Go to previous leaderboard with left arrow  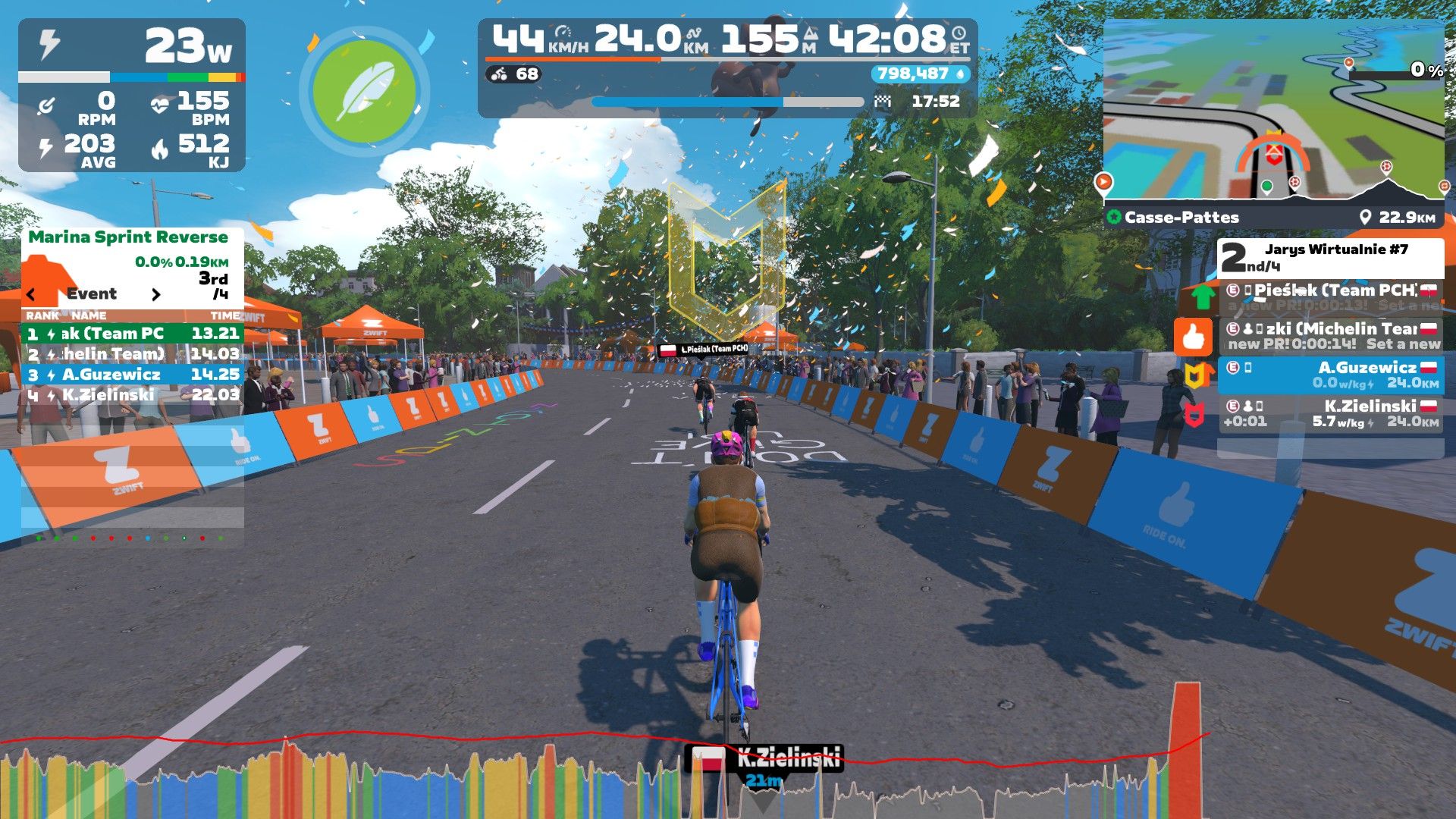[31, 294]
